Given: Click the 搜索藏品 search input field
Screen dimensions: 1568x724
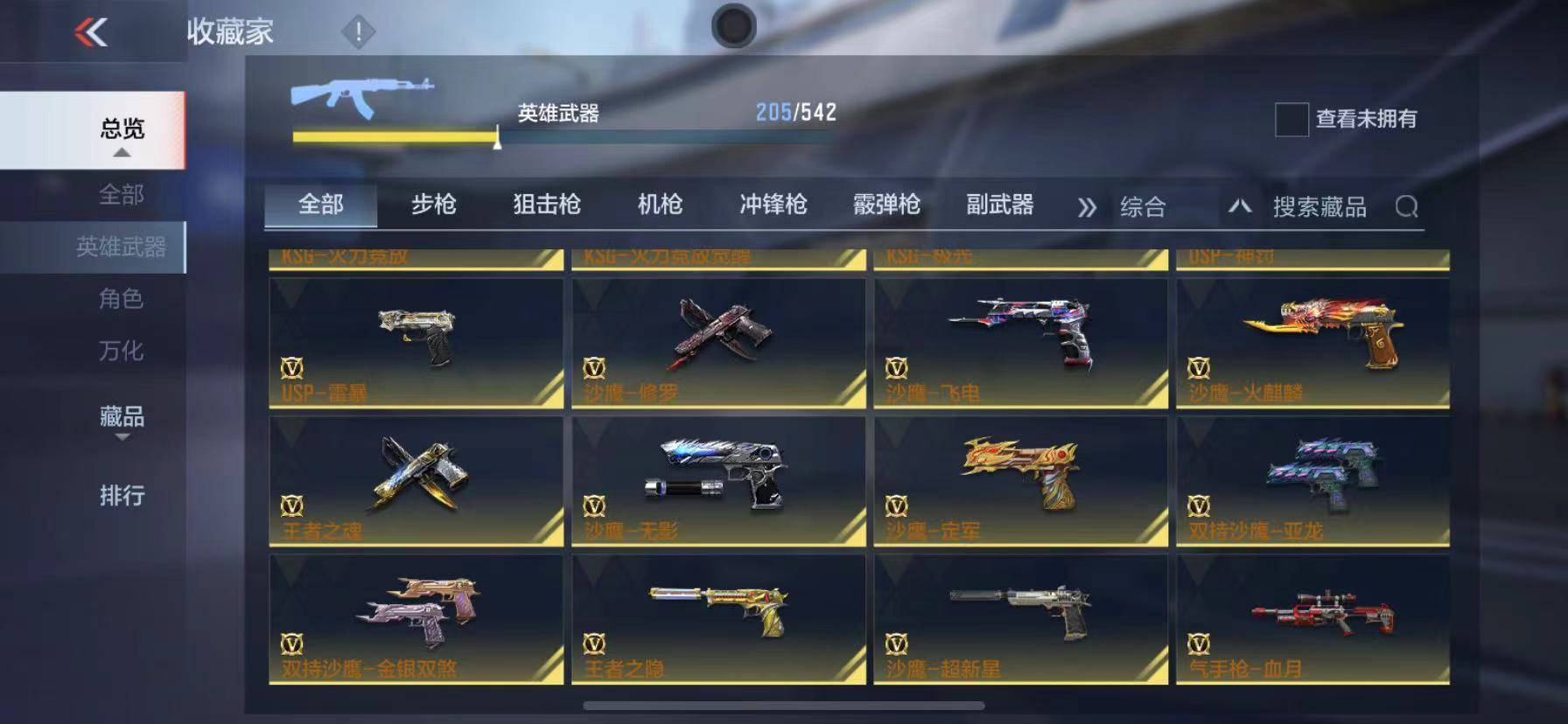Looking at the screenshot, I should (x=1321, y=207).
